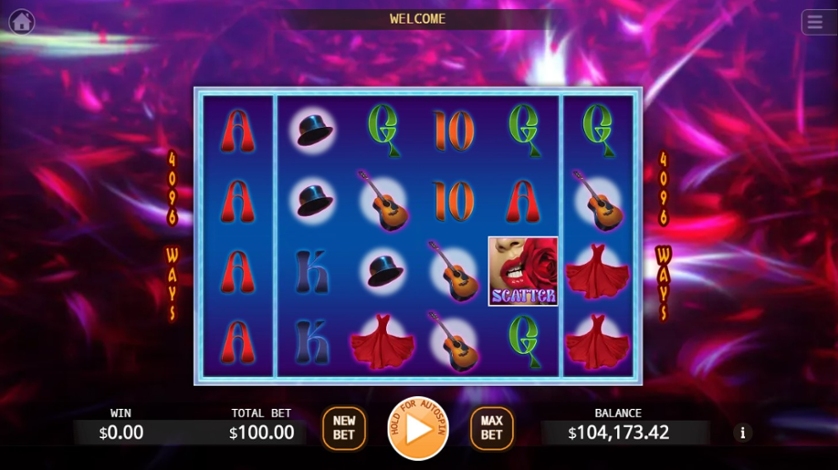The width and height of the screenshot is (838, 470).
Task: Spin the reels with the orange play button
Action: point(418,429)
